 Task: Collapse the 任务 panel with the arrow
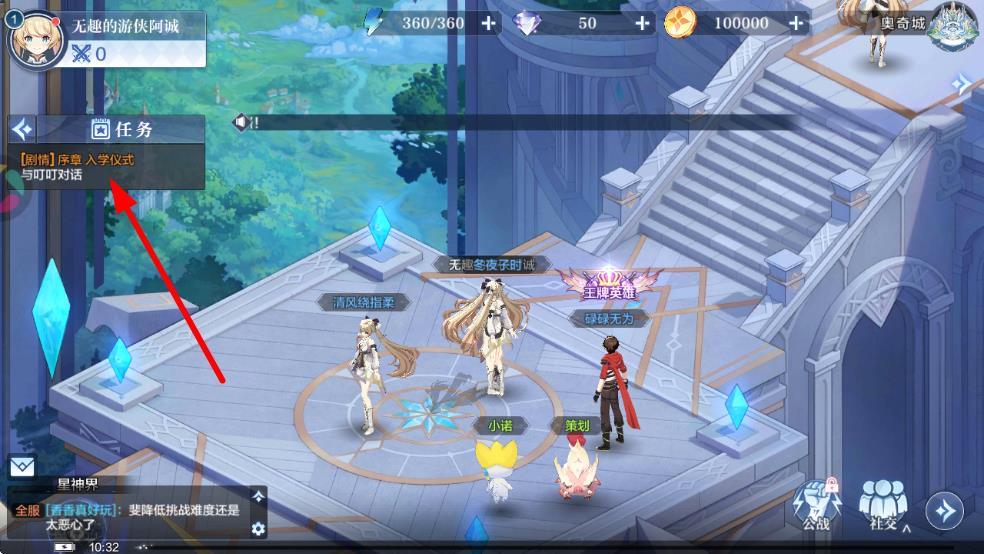(21, 129)
